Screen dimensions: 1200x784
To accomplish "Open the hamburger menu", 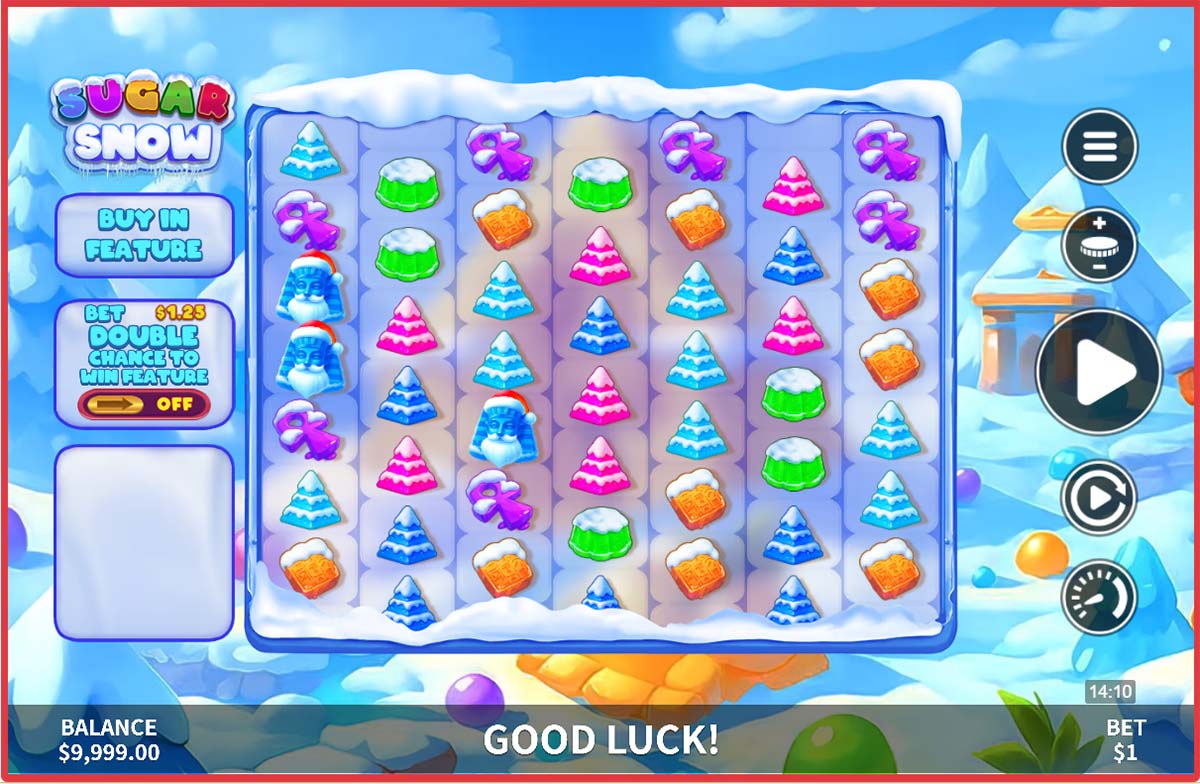I will tap(1099, 146).
